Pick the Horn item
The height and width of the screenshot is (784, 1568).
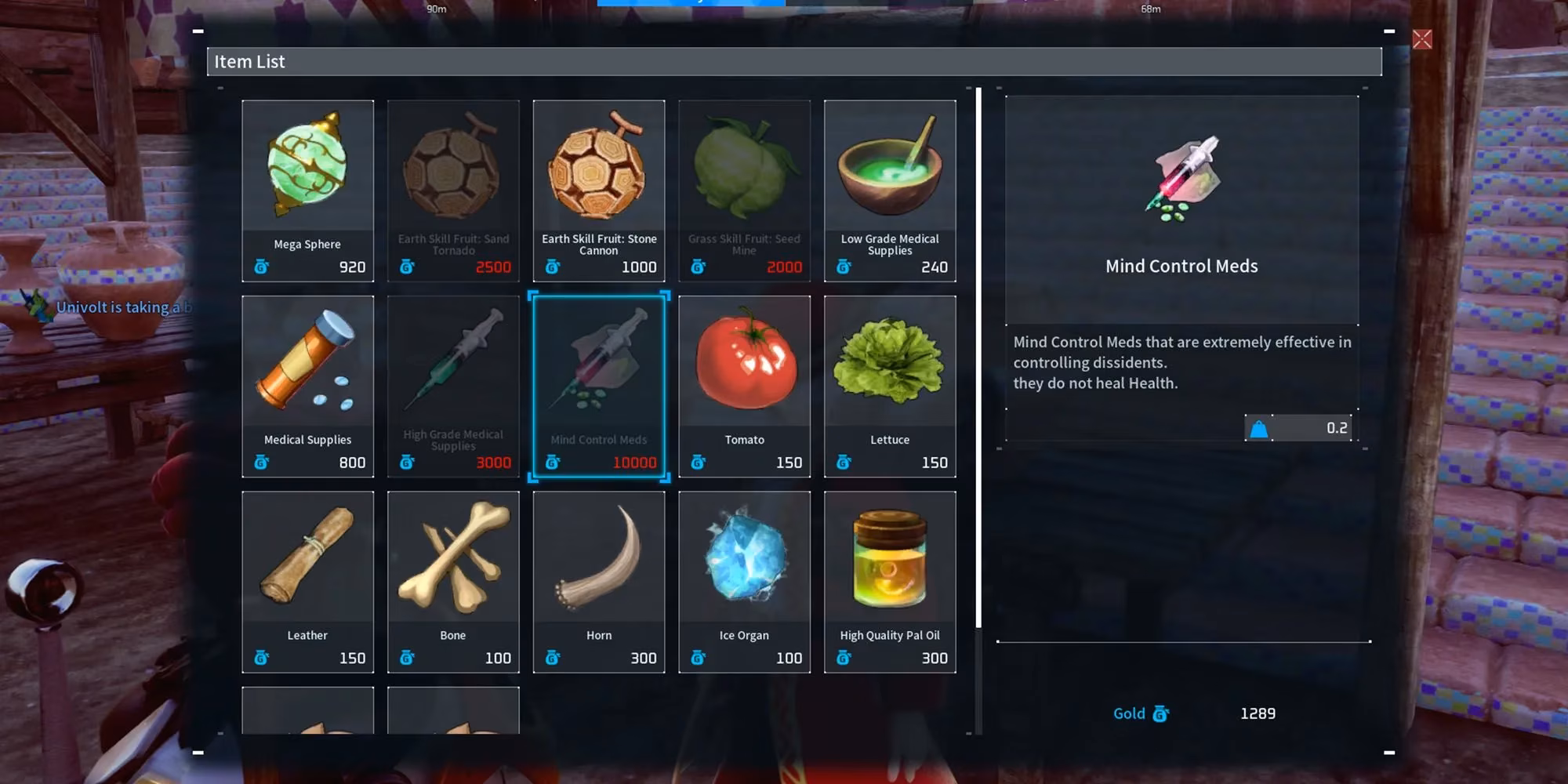599,582
